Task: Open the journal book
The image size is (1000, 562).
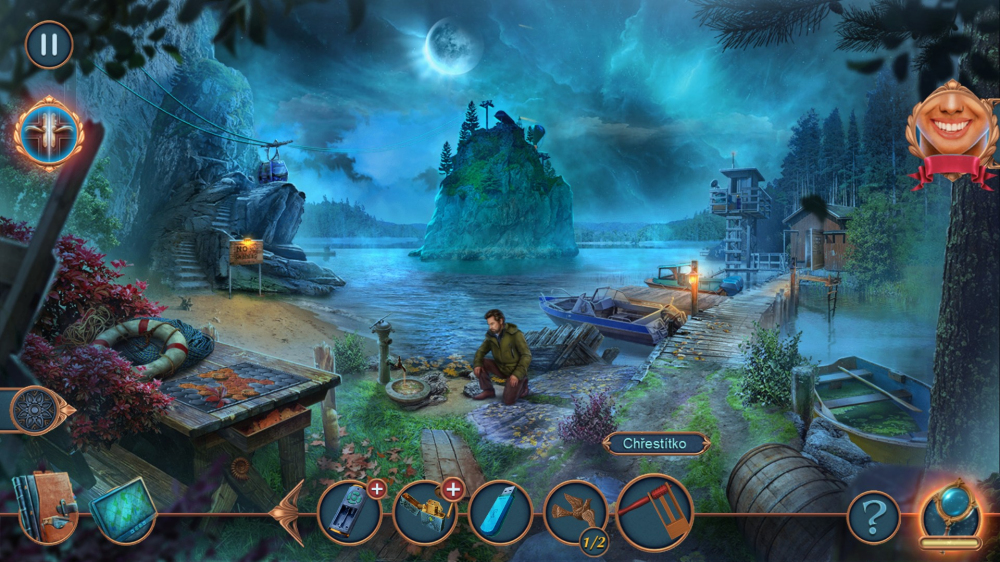Action: tap(45, 508)
